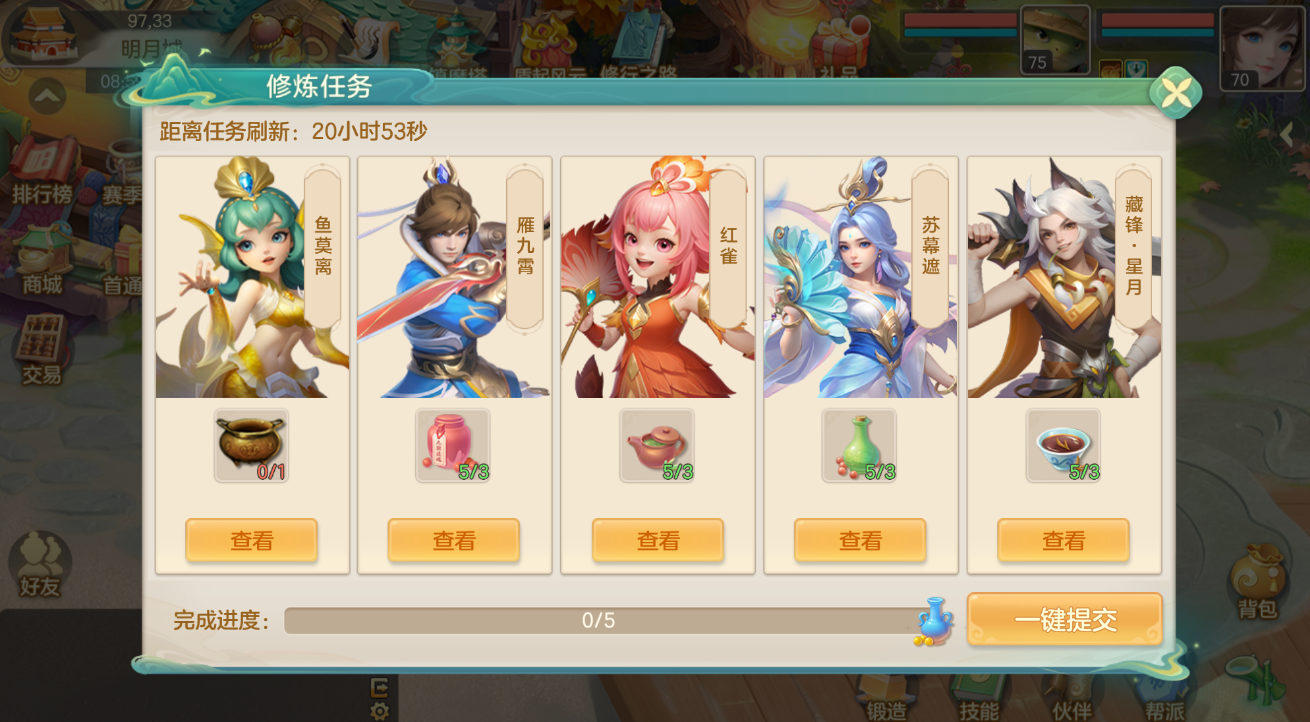The image size is (1310, 722).
Task: Open the 礼品 gift box
Action: pyautogui.click(x=838, y=45)
